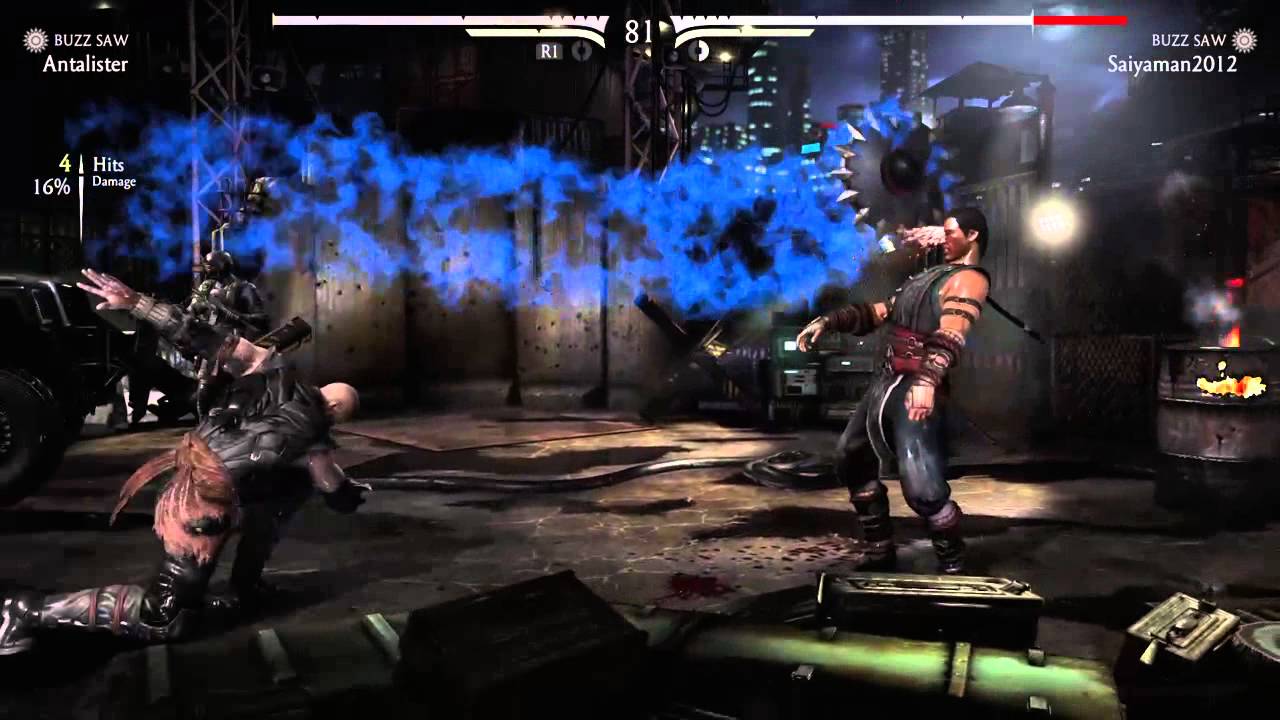Expand the 16% Damage readout

click(x=84, y=182)
